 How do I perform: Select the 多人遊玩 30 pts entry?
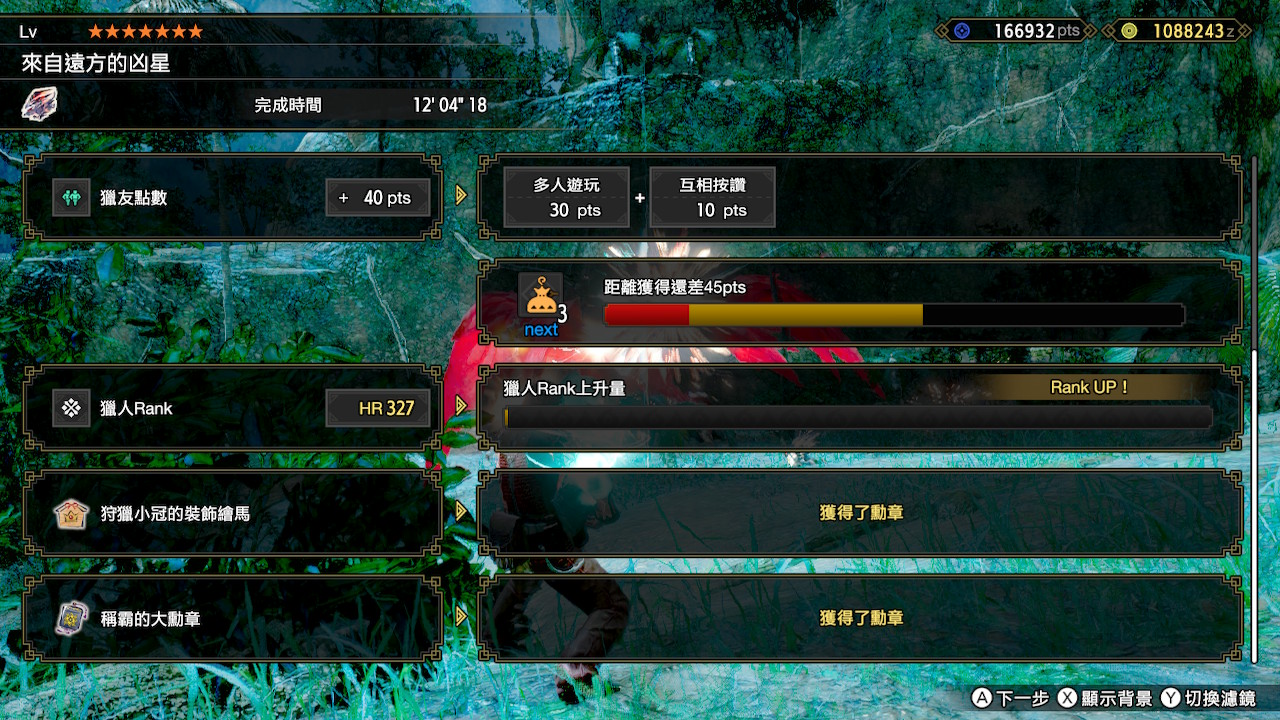pyautogui.click(x=566, y=197)
